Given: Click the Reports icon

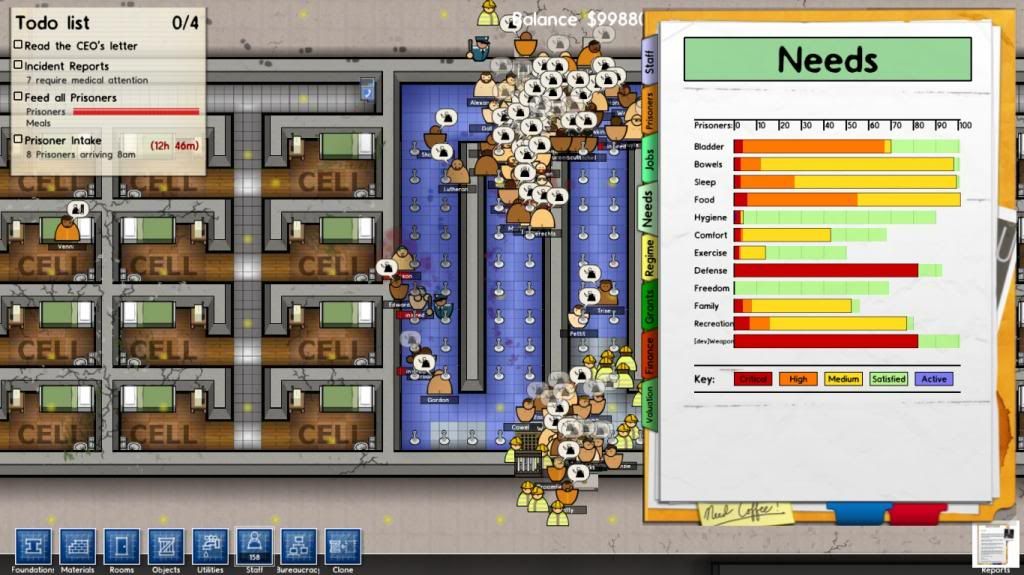Looking at the screenshot, I should click(995, 547).
